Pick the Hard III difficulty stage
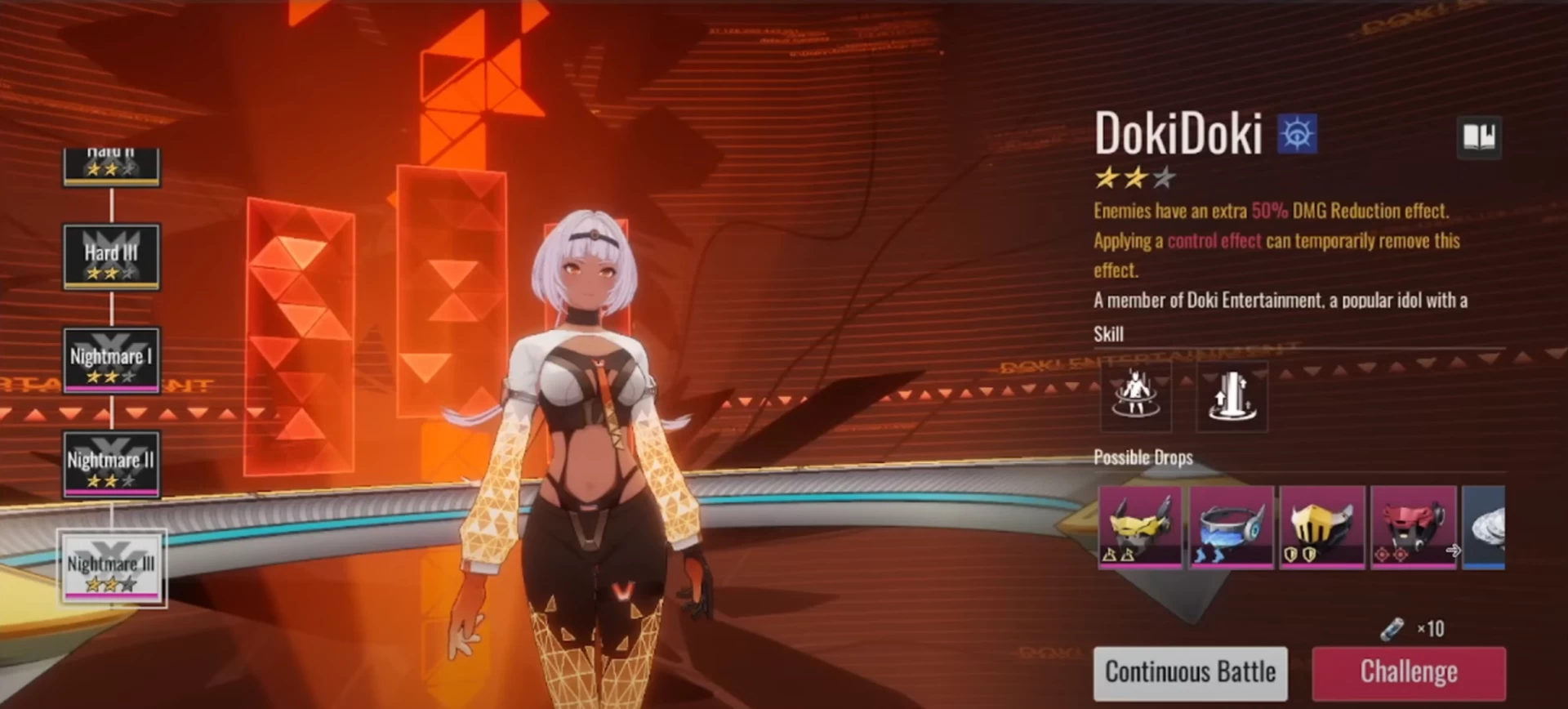 pyautogui.click(x=112, y=256)
